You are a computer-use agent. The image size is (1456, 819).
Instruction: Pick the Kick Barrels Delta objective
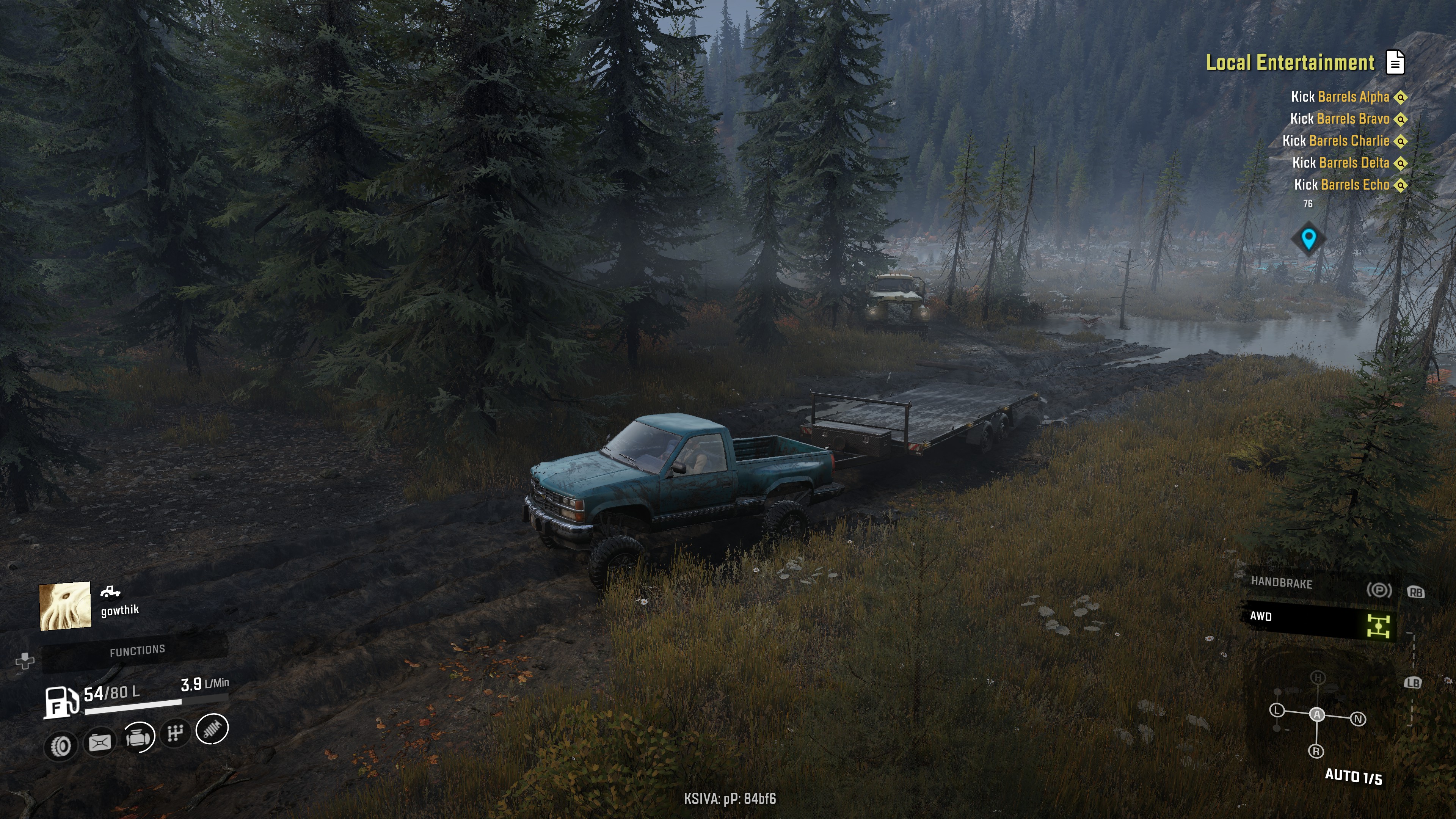pyautogui.click(x=1340, y=163)
